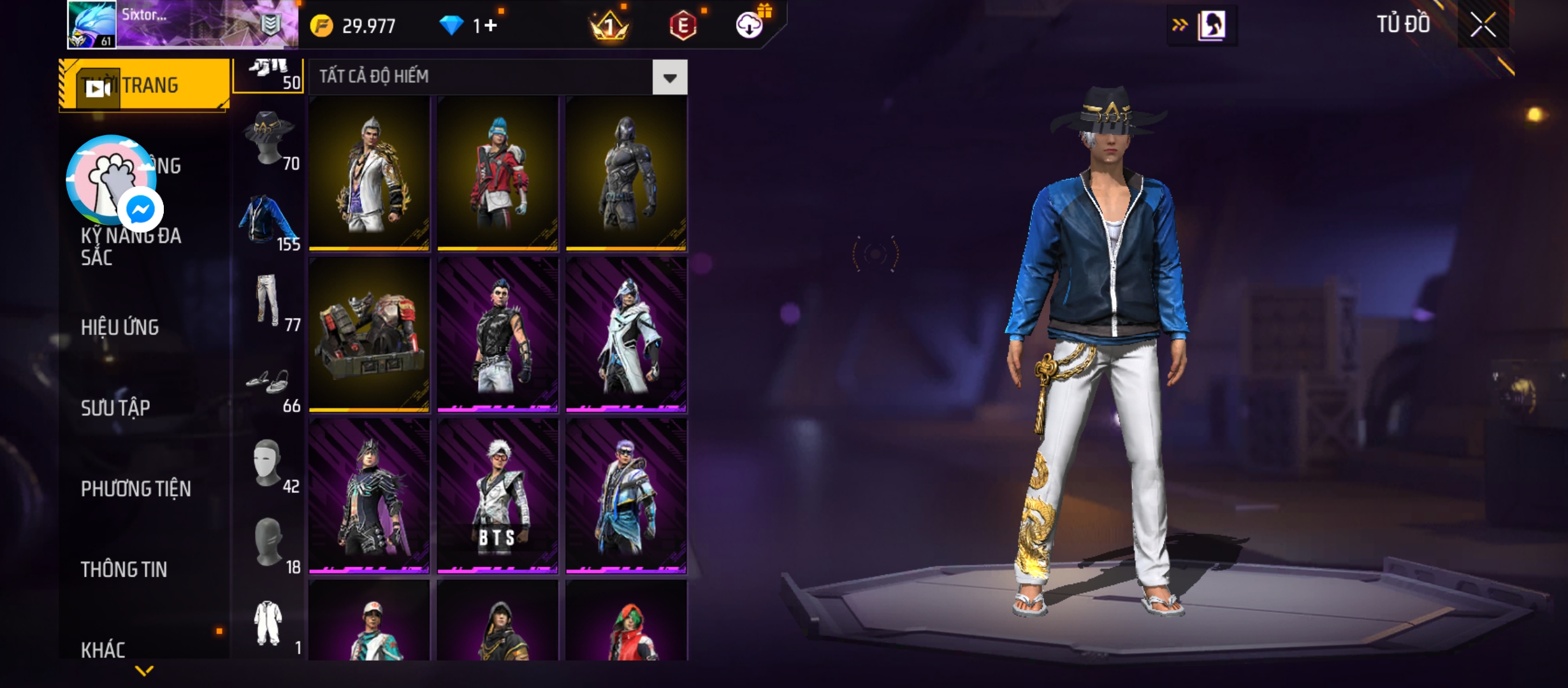Open the Hiệu Ứng section
The height and width of the screenshot is (688, 1568).
pos(120,327)
